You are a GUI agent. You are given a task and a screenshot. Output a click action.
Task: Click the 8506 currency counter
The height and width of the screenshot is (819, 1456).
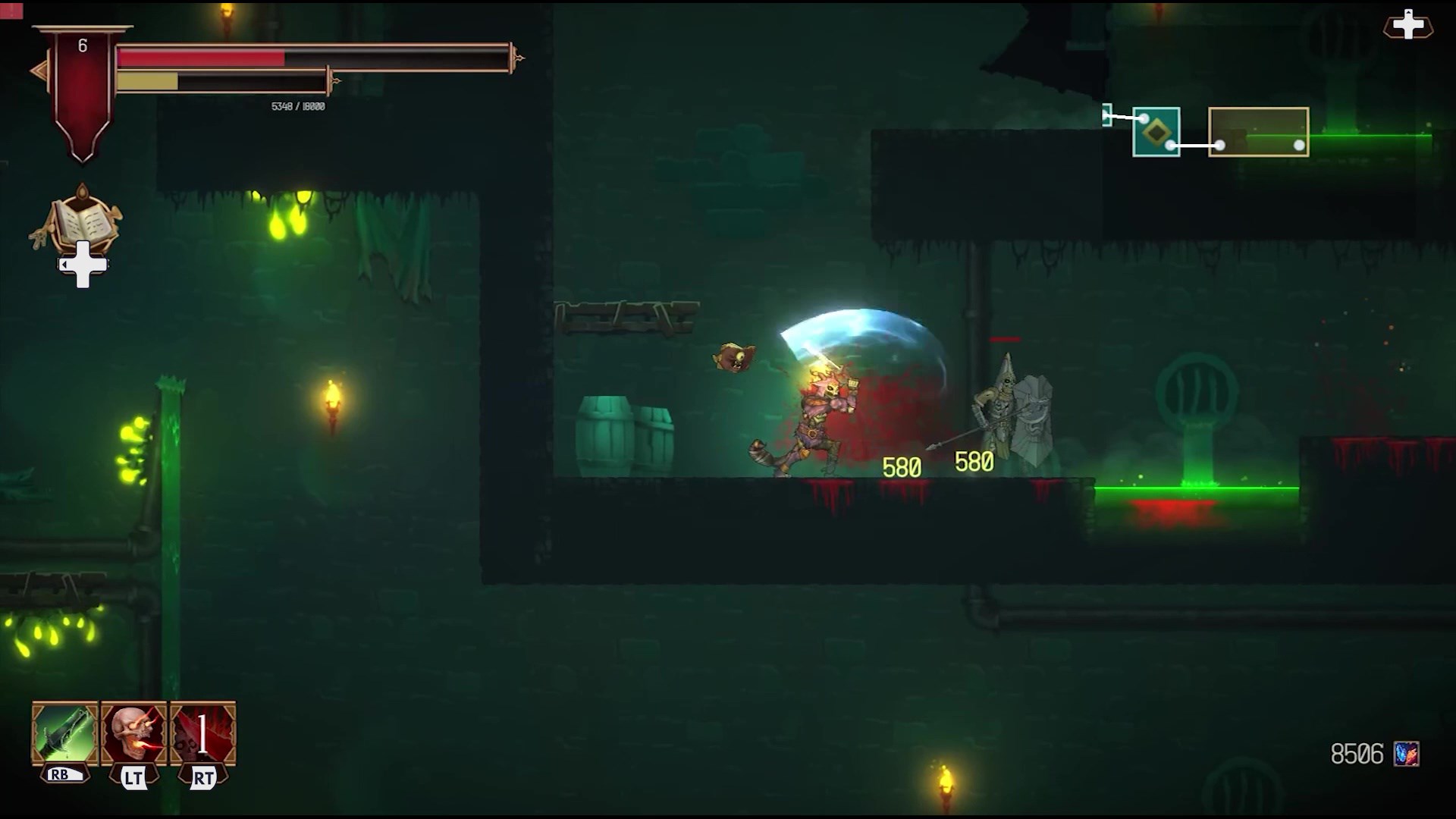[x=1359, y=754]
